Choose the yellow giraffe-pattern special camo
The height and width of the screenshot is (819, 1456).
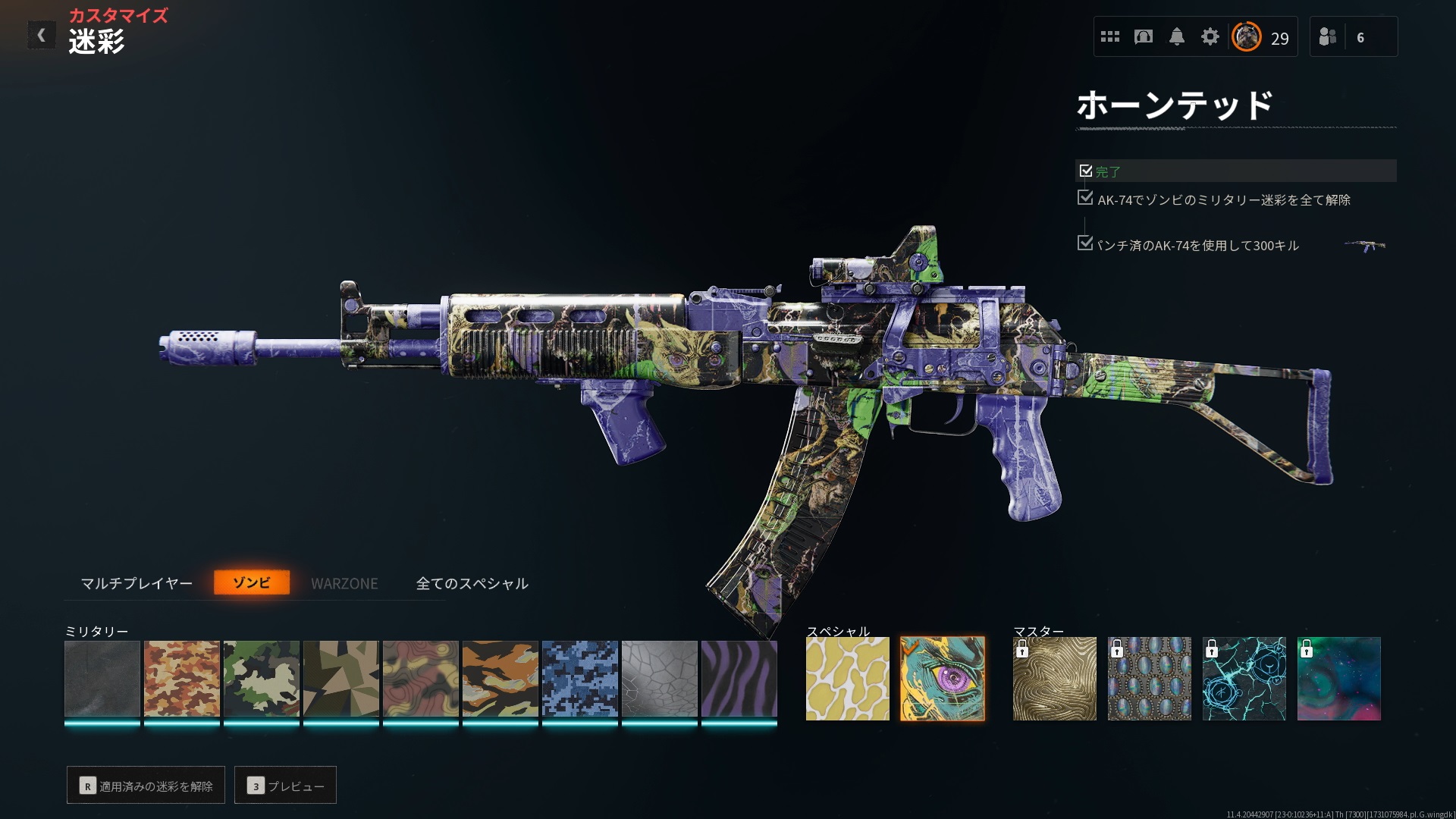coord(847,679)
